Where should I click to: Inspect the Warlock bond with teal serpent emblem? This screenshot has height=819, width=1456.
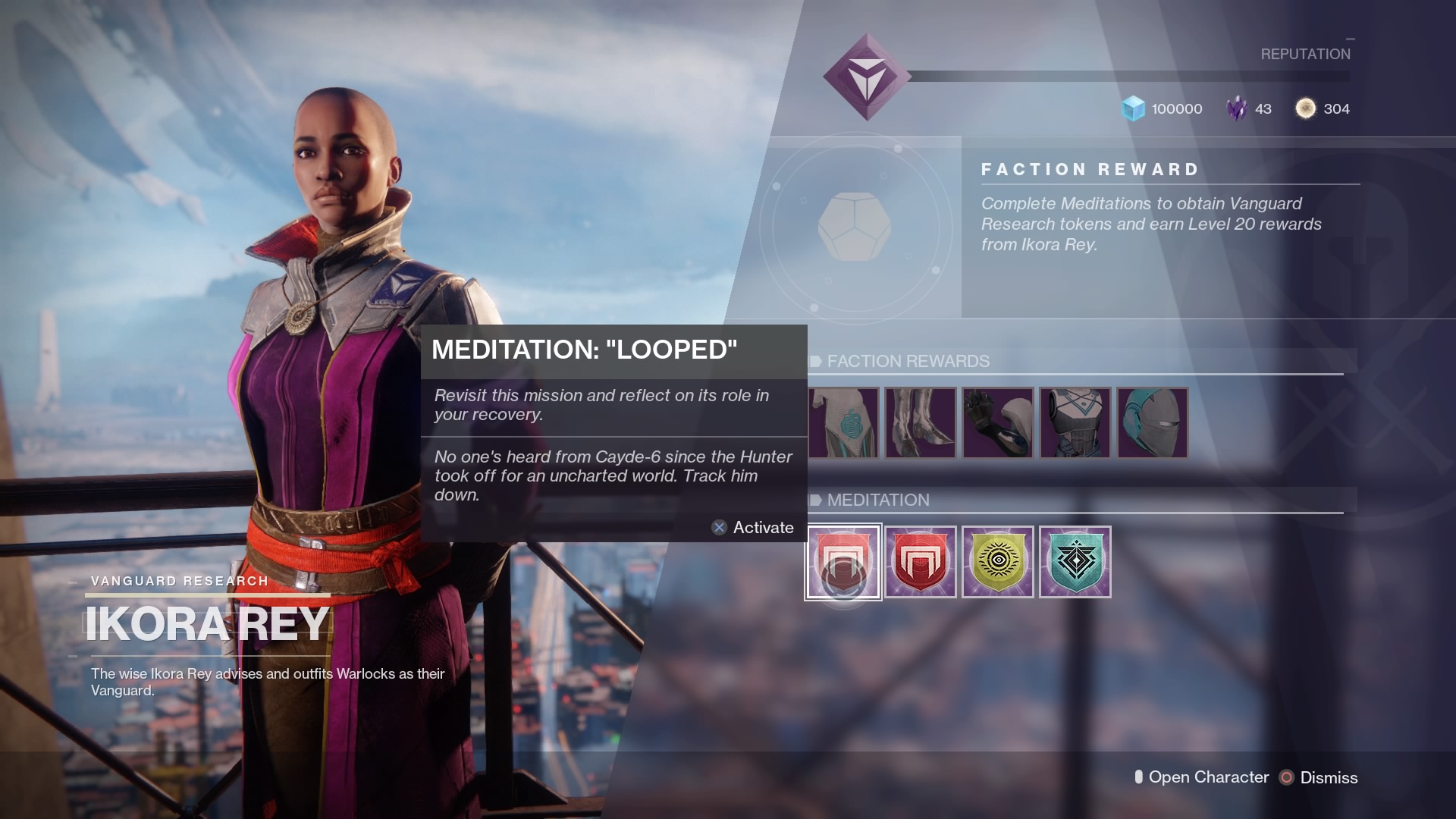[843, 423]
